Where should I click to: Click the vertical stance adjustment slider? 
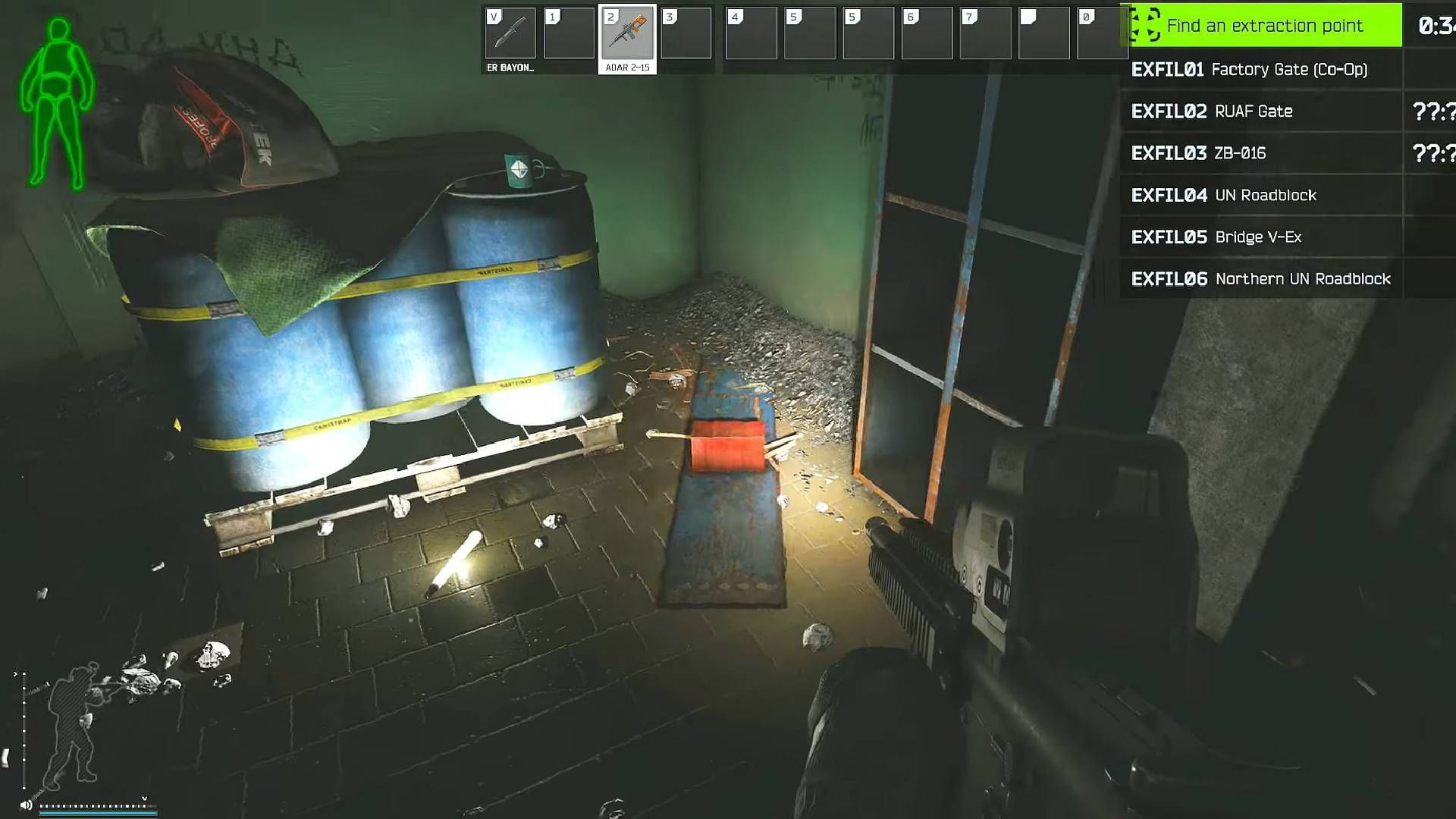[x=24, y=730]
